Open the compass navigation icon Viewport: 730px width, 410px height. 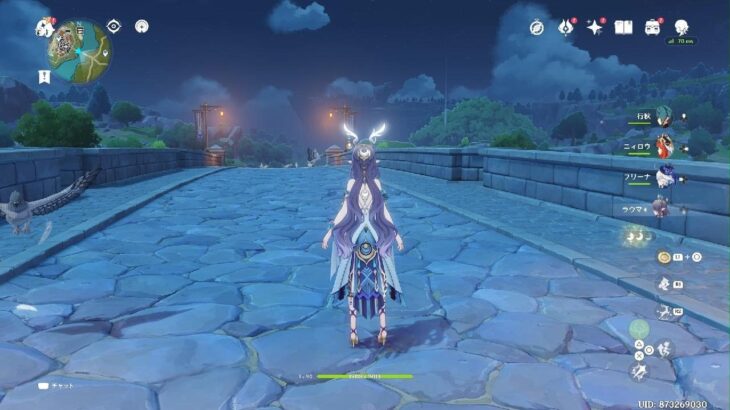click(x=537, y=27)
